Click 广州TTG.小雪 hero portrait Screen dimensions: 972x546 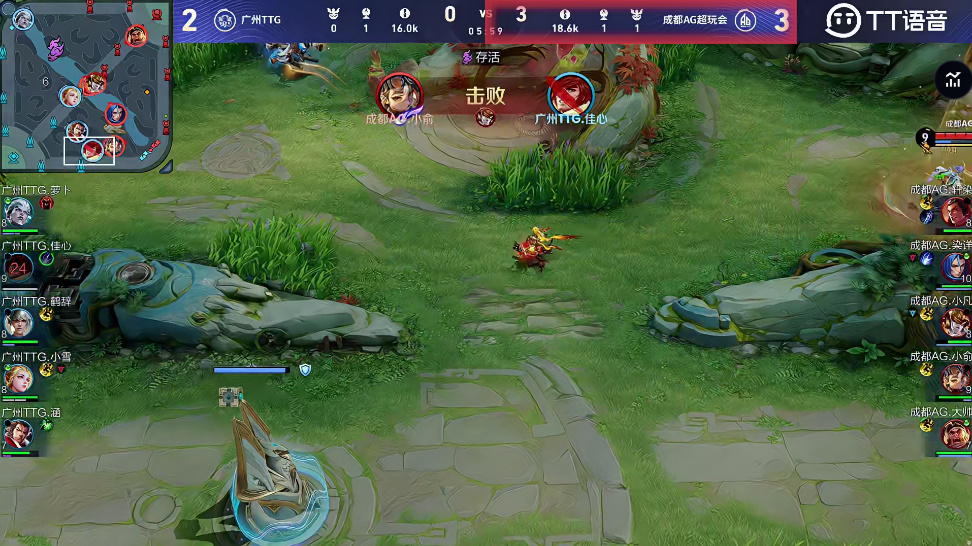[18, 377]
